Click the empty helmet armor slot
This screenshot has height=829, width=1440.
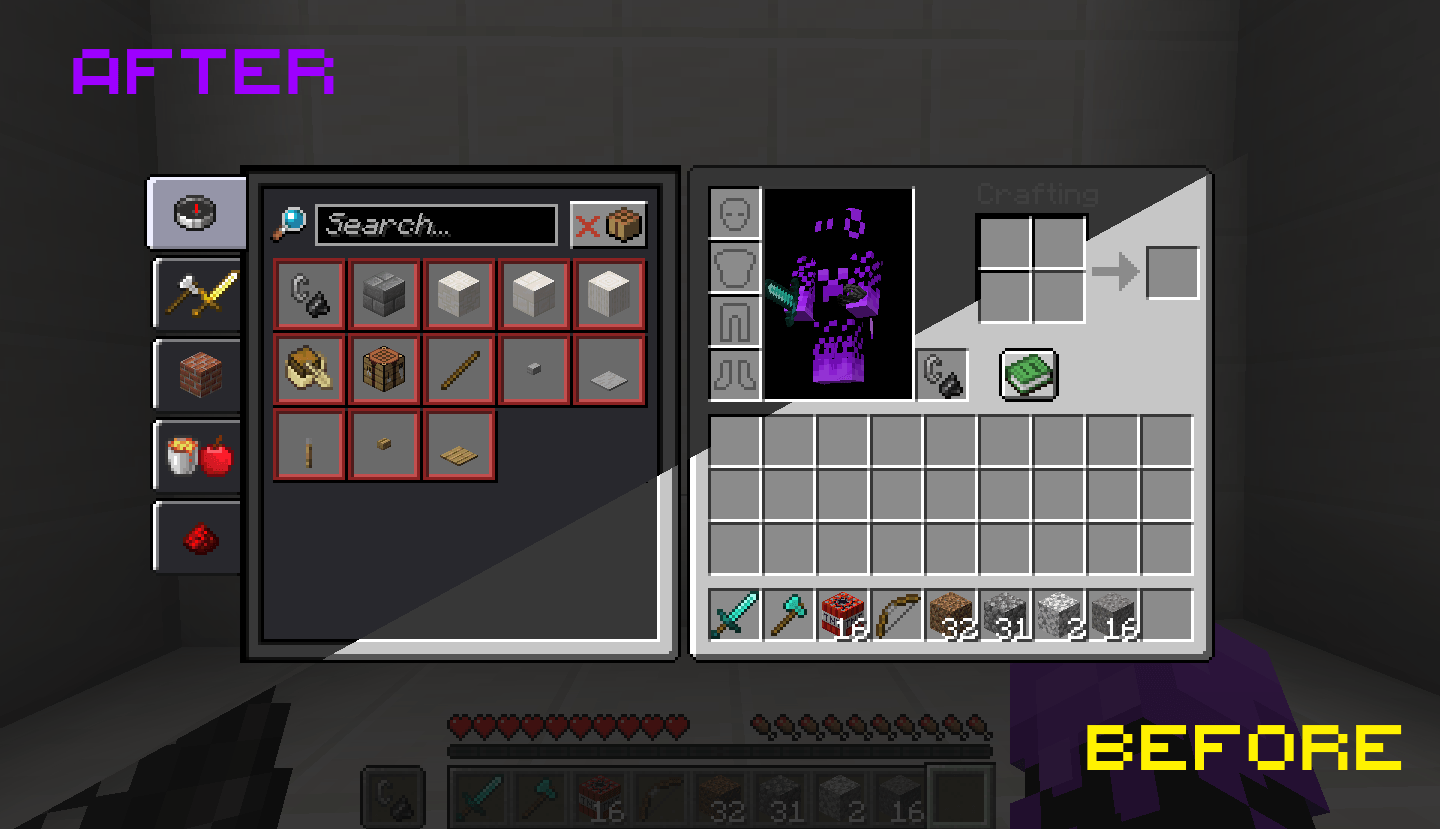pyautogui.click(x=733, y=213)
